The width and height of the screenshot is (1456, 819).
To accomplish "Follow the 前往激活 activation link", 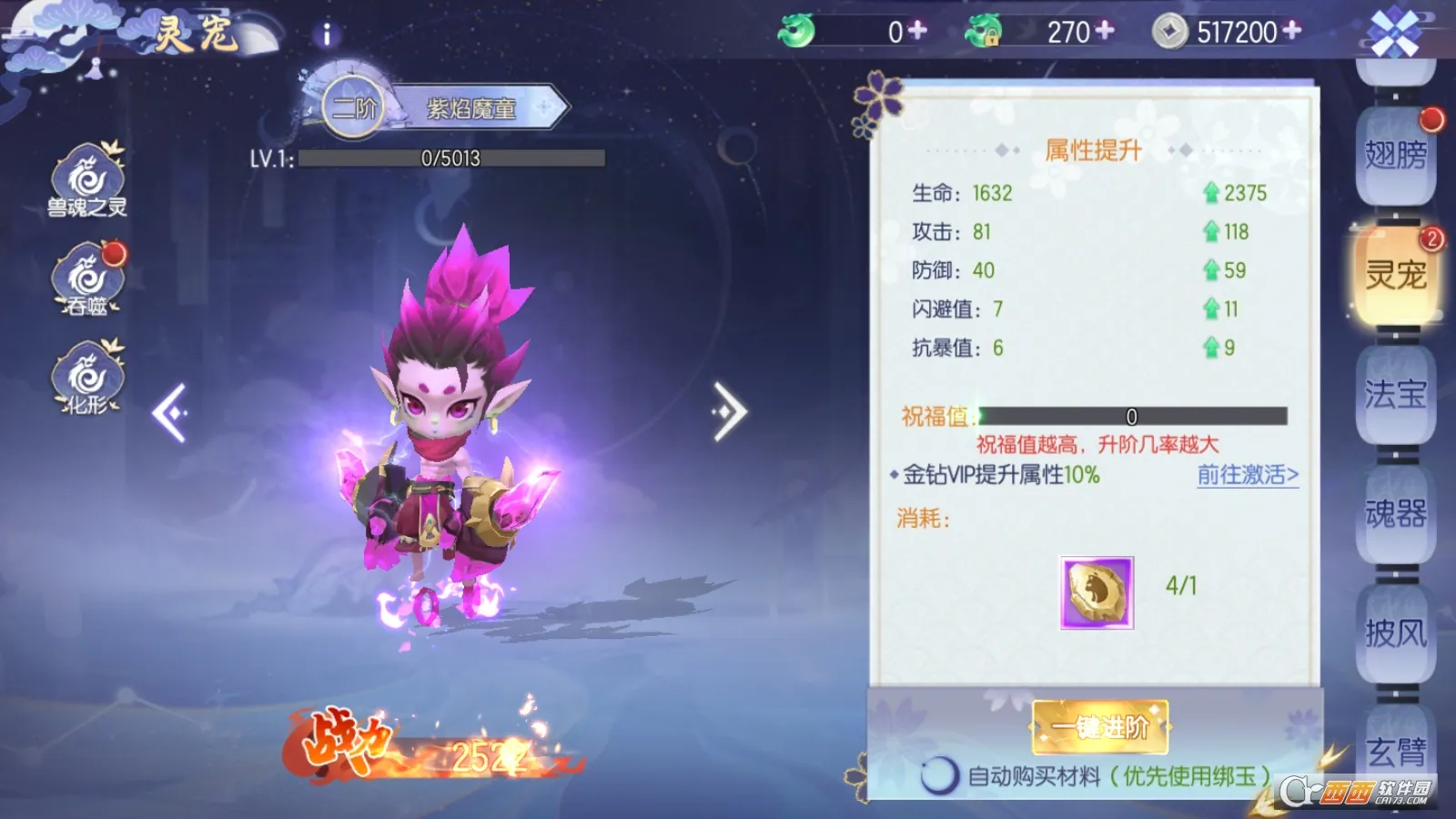I will click(1247, 475).
